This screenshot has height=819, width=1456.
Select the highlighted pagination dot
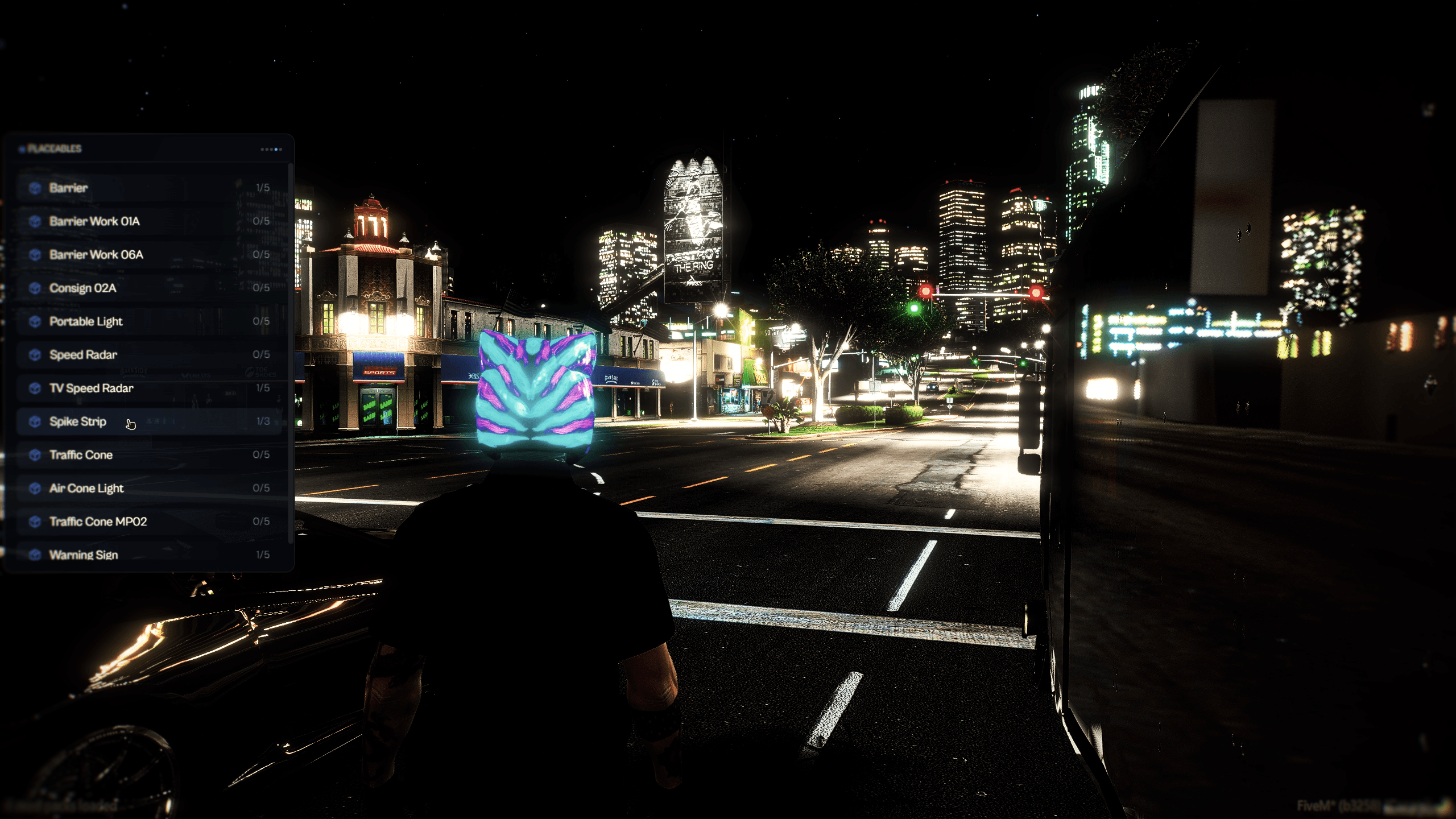[x=276, y=150]
